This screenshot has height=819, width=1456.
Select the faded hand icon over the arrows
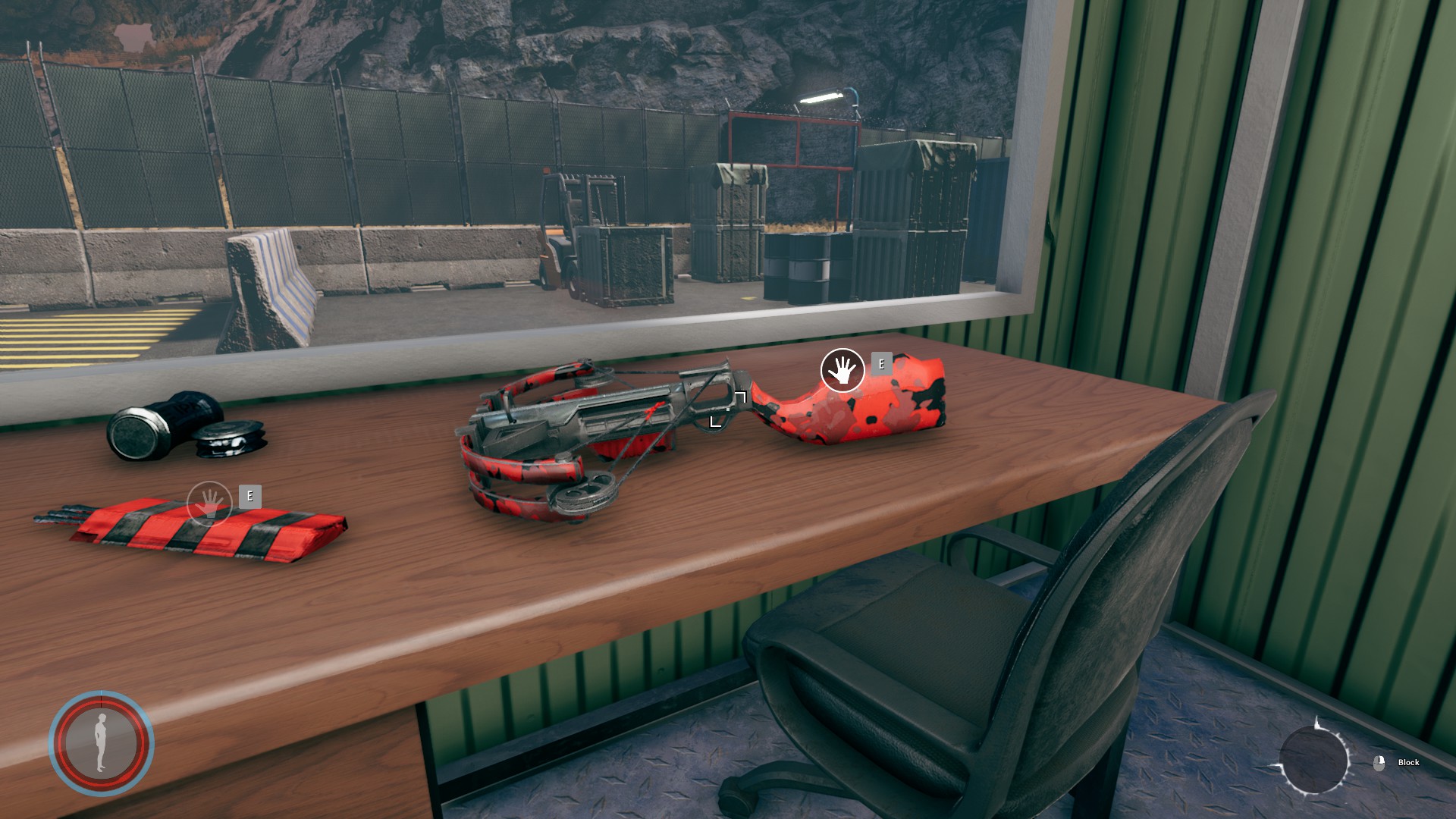click(x=209, y=503)
